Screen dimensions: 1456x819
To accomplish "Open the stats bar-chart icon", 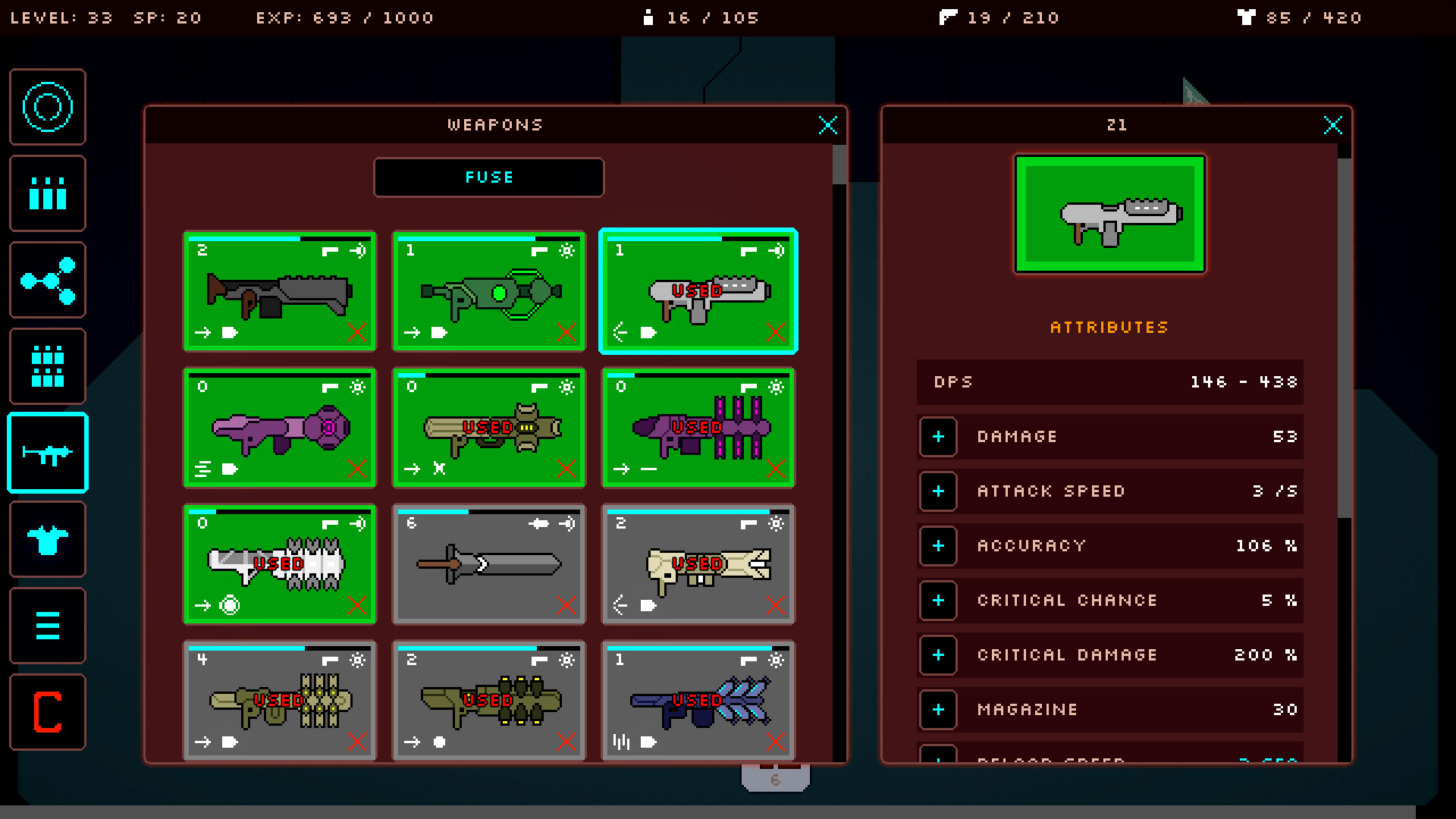I will point(47,193).
